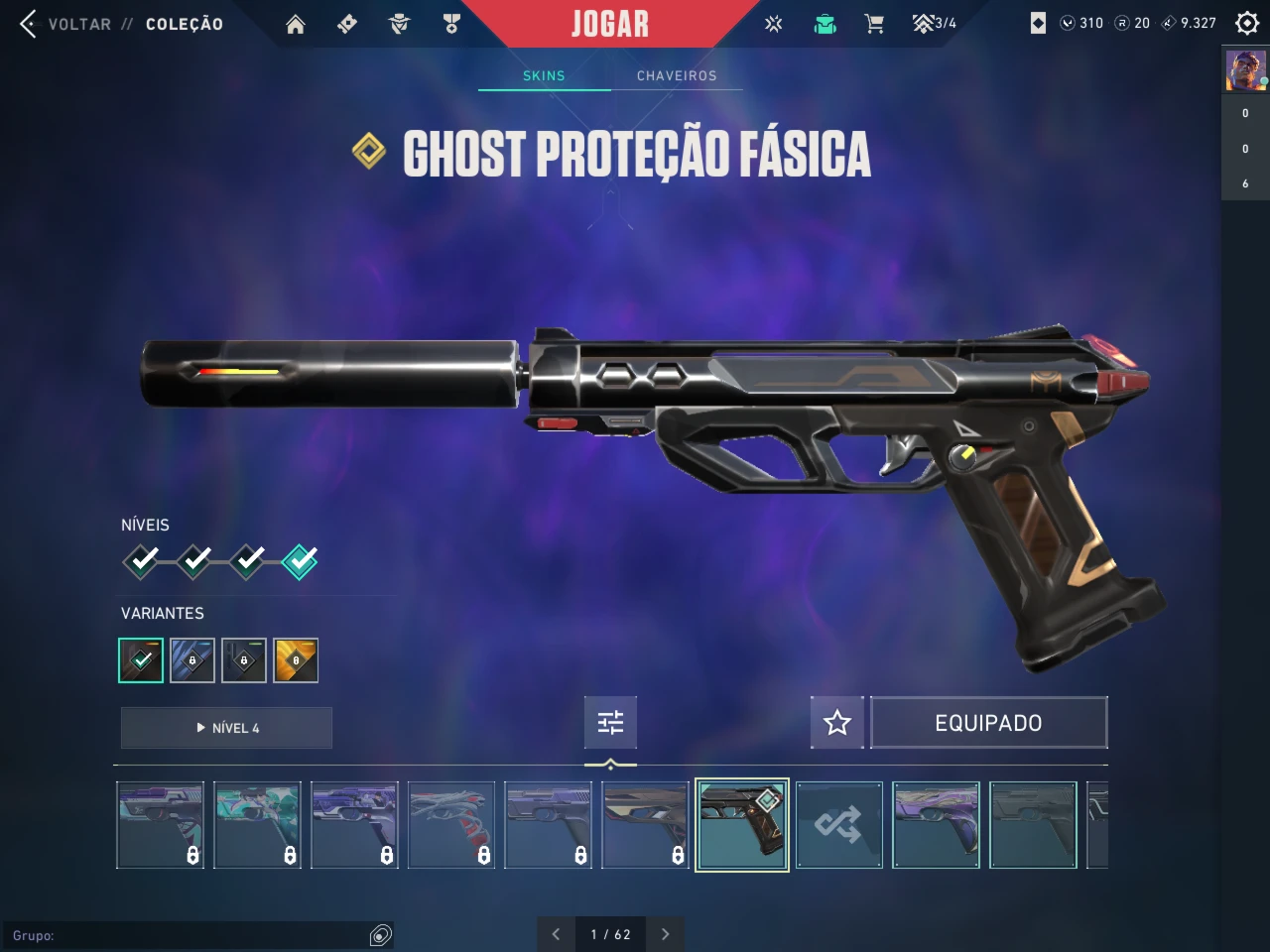Select the highlighted Proteção Fásica Ghost thumbnail

(742, 825)
